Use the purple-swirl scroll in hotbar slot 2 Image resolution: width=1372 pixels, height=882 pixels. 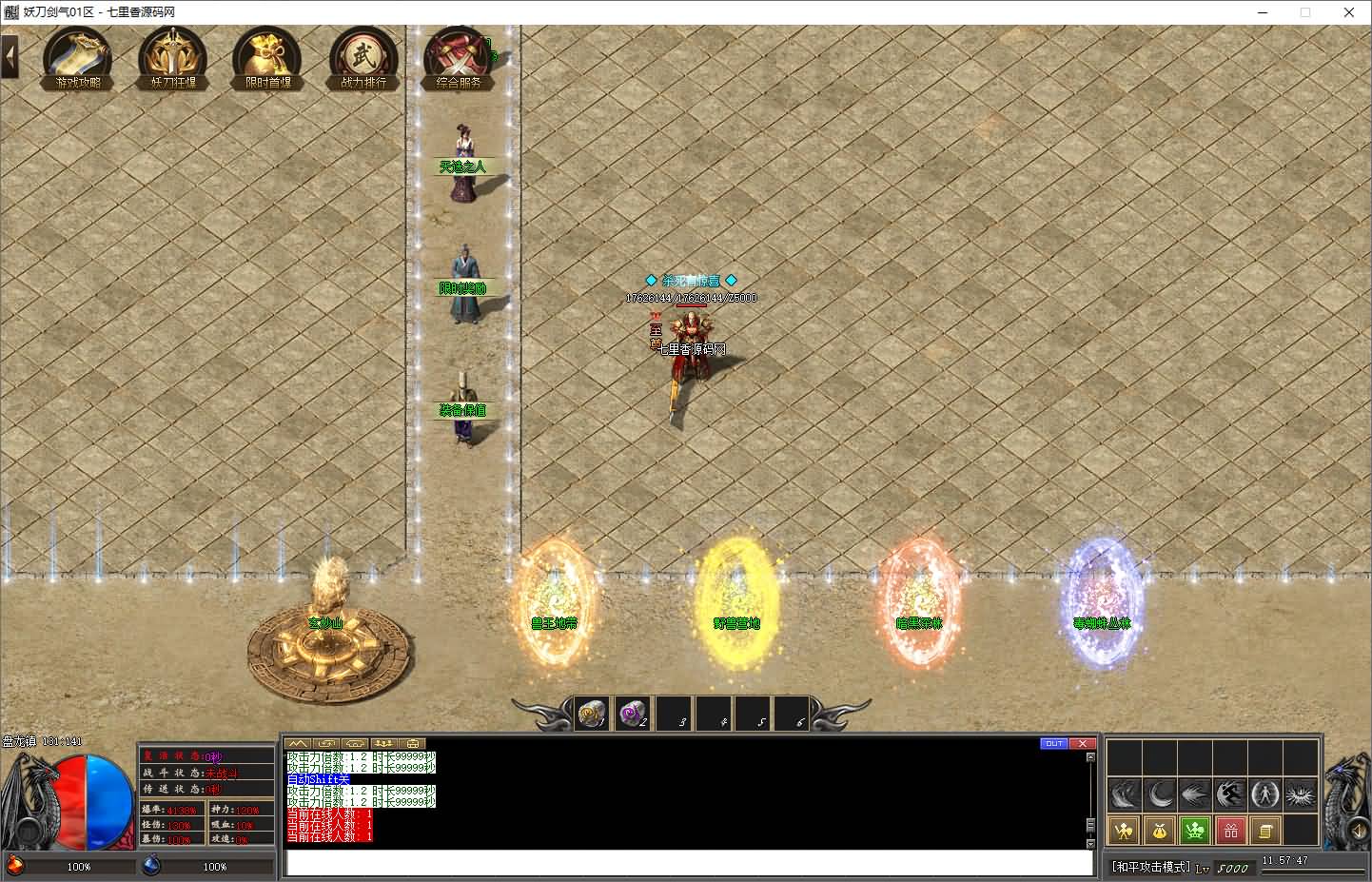[632, 714]
